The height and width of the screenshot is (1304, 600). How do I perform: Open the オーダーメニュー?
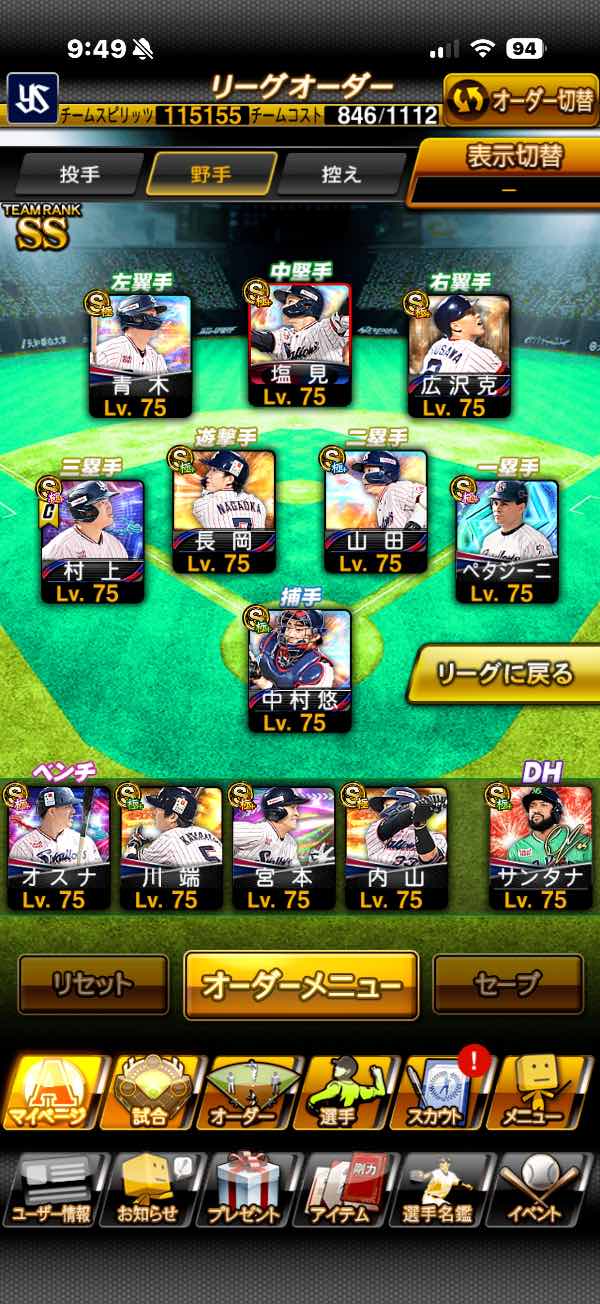pos(301,985)
